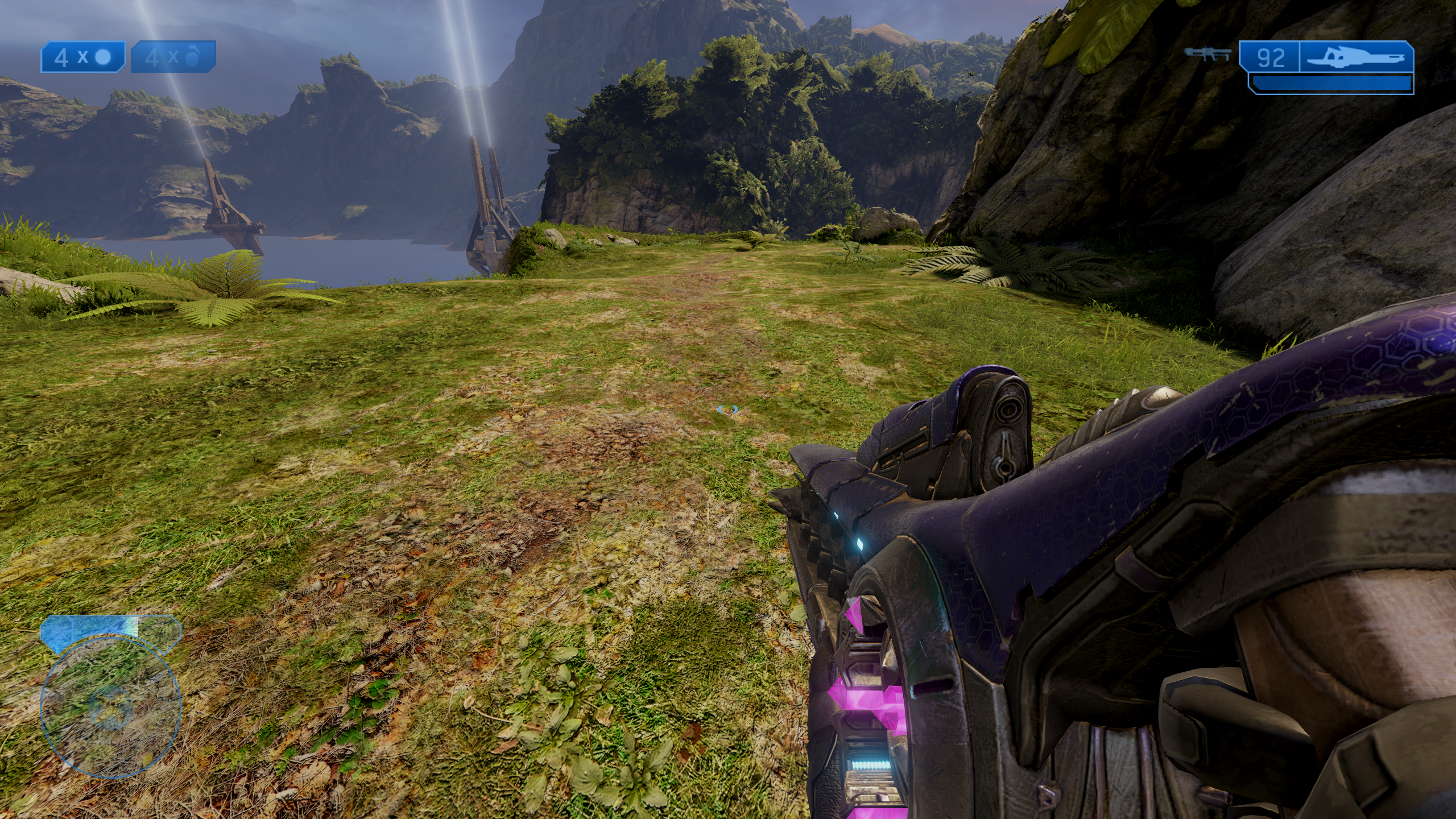The width and height of the screenshot is (1456, 819).
Task: Select the frag grenade counter
Action: coord(173,57)
